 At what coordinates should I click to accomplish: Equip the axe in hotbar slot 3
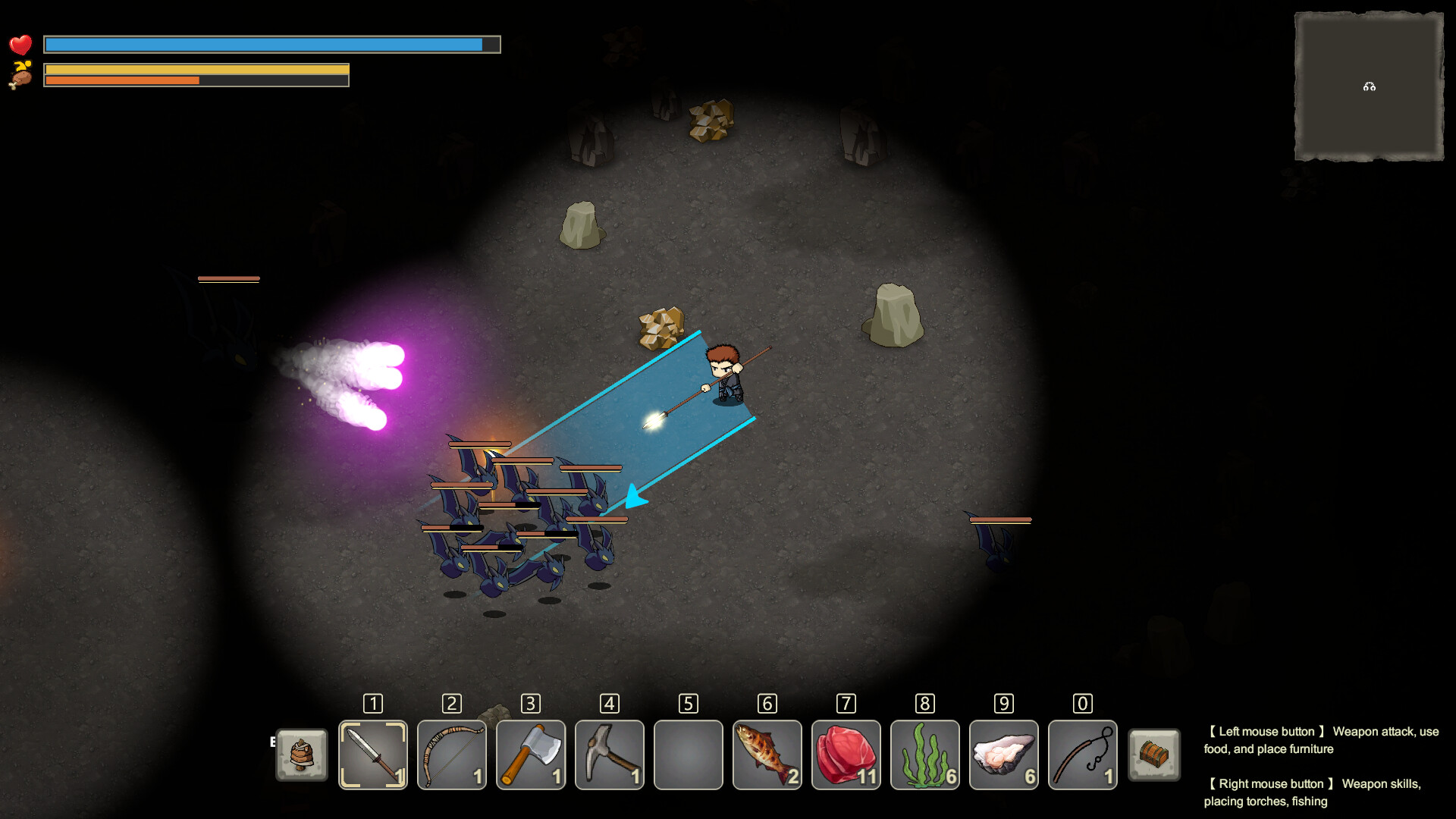pos(530,755)
